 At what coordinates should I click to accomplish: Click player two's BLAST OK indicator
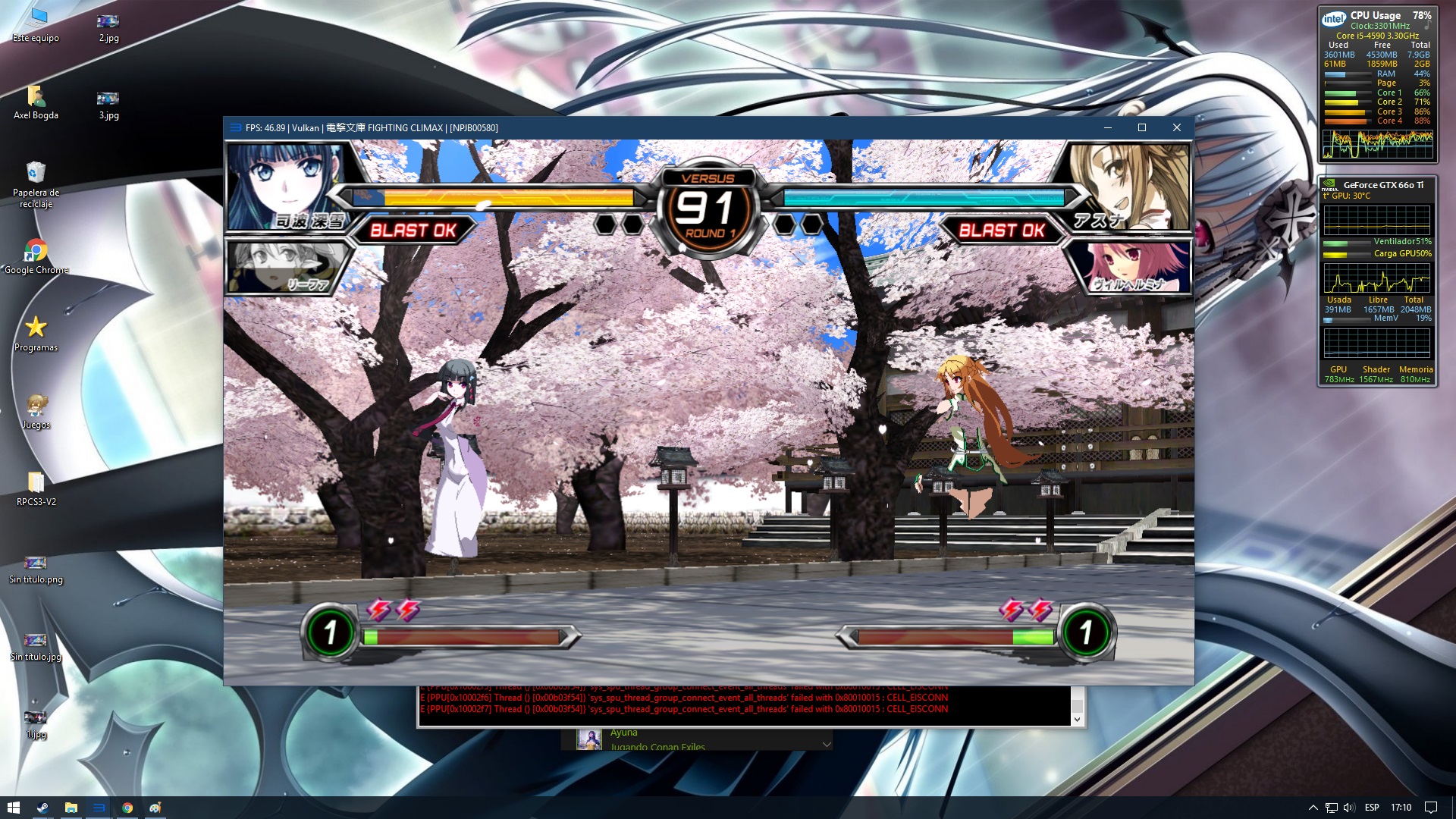(x=1002, y=230)
